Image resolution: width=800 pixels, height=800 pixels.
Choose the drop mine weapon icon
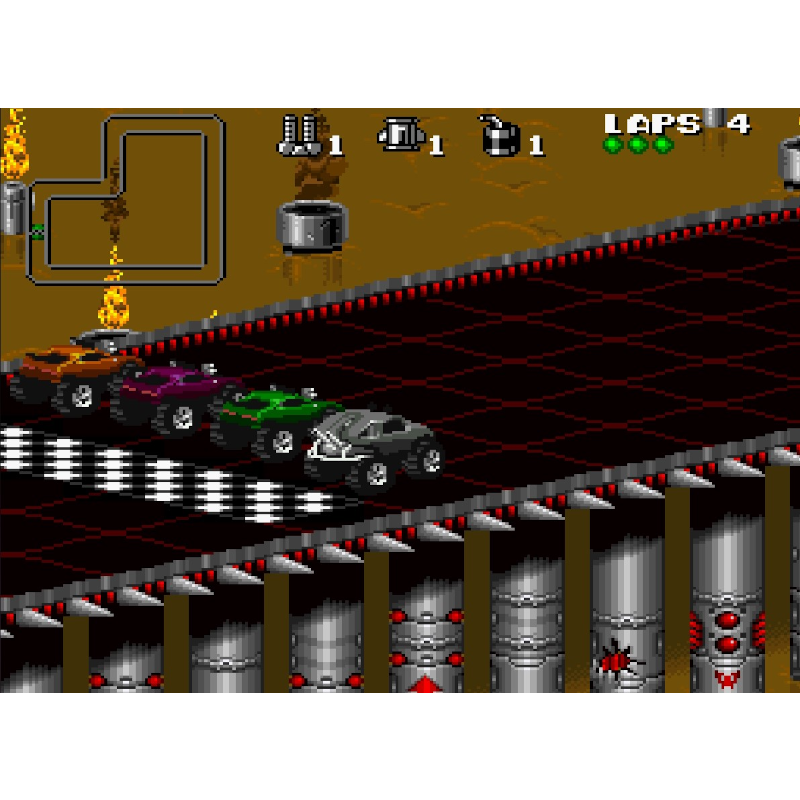[x=499, y=136]
